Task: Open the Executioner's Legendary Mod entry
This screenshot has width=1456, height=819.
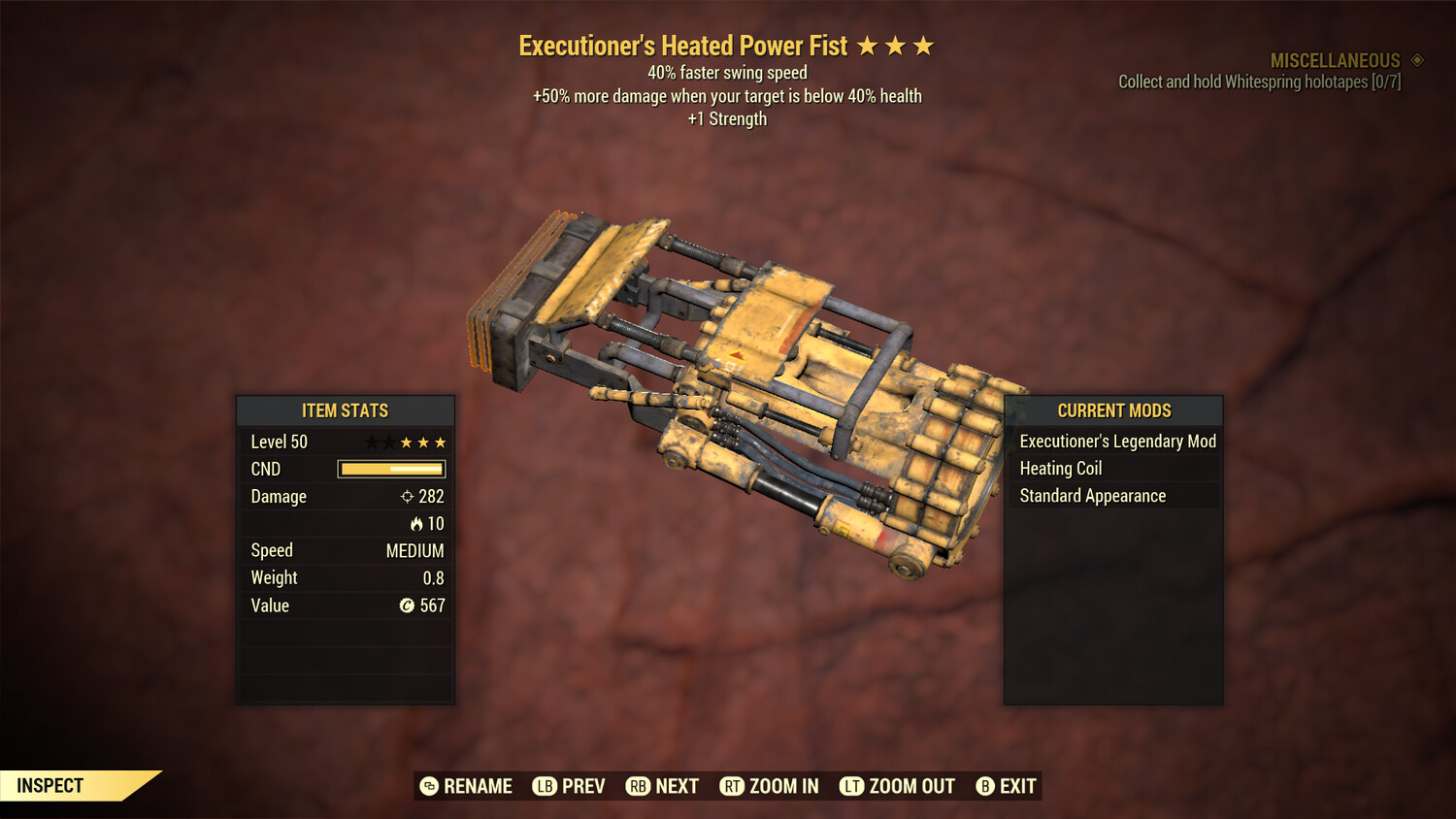Action: pos(1116,441)
